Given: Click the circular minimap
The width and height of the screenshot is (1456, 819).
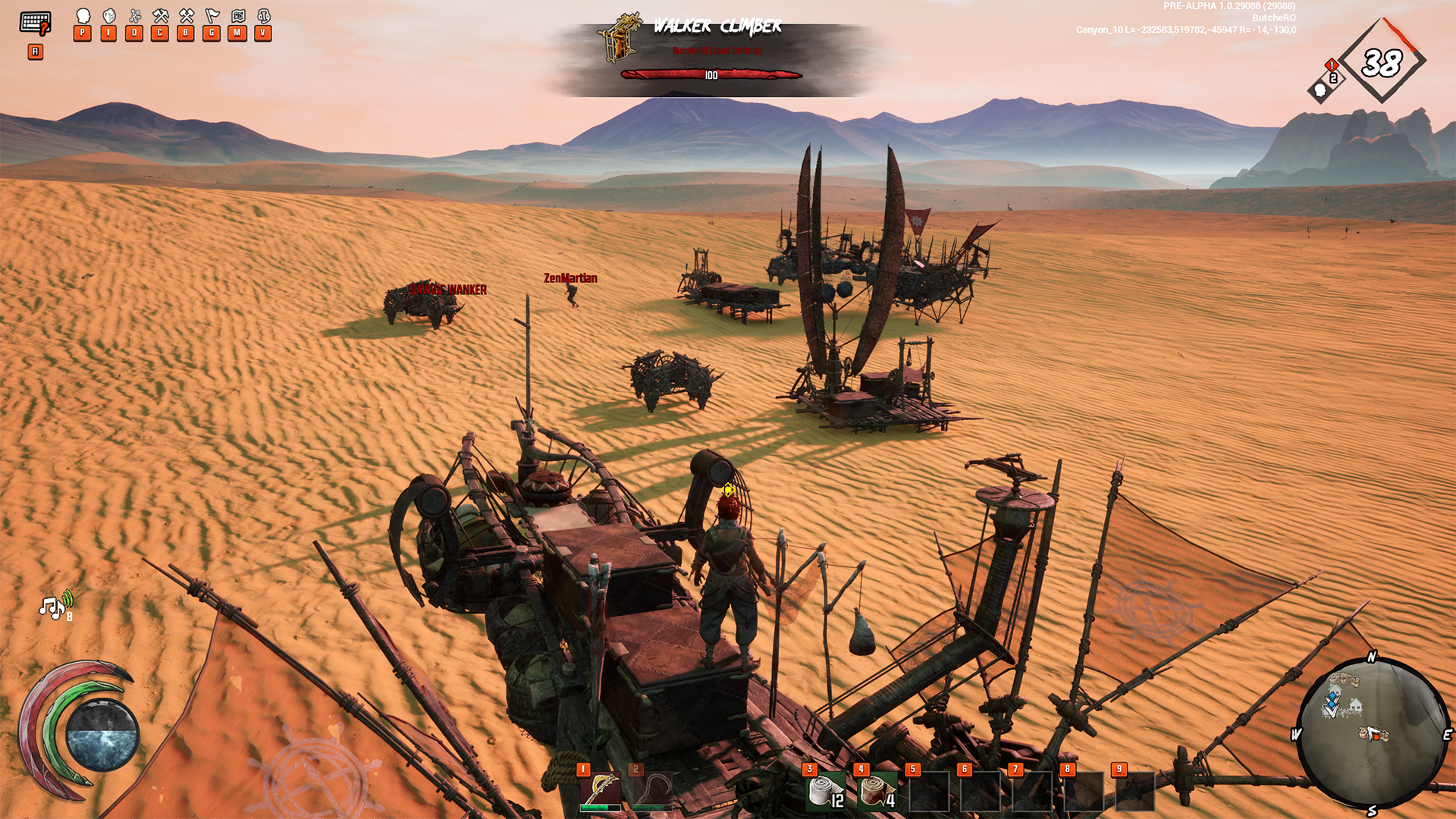Looking at the screenshot, I should 1371,733.
